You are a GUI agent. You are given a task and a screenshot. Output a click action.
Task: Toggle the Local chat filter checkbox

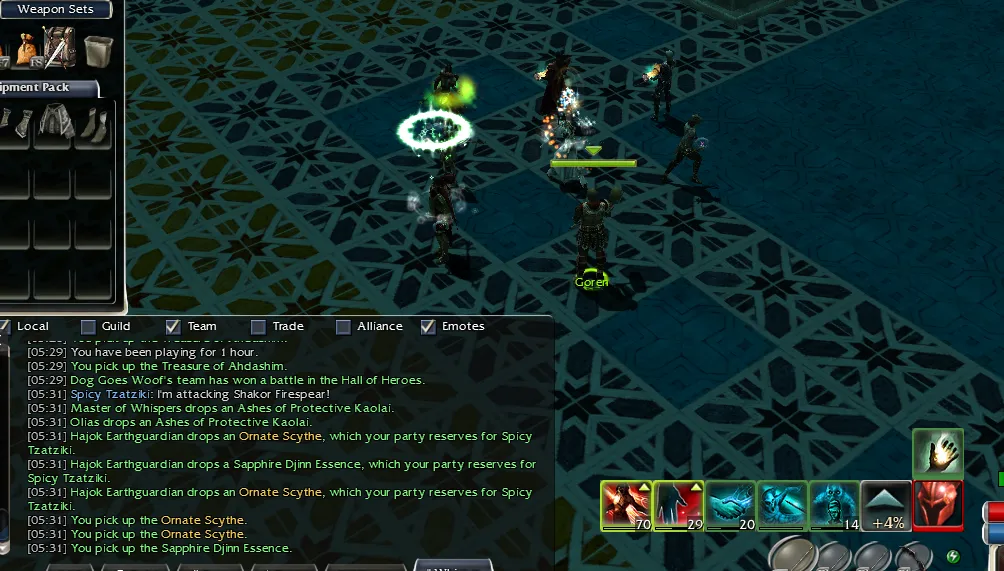click(x=5, y=326)
